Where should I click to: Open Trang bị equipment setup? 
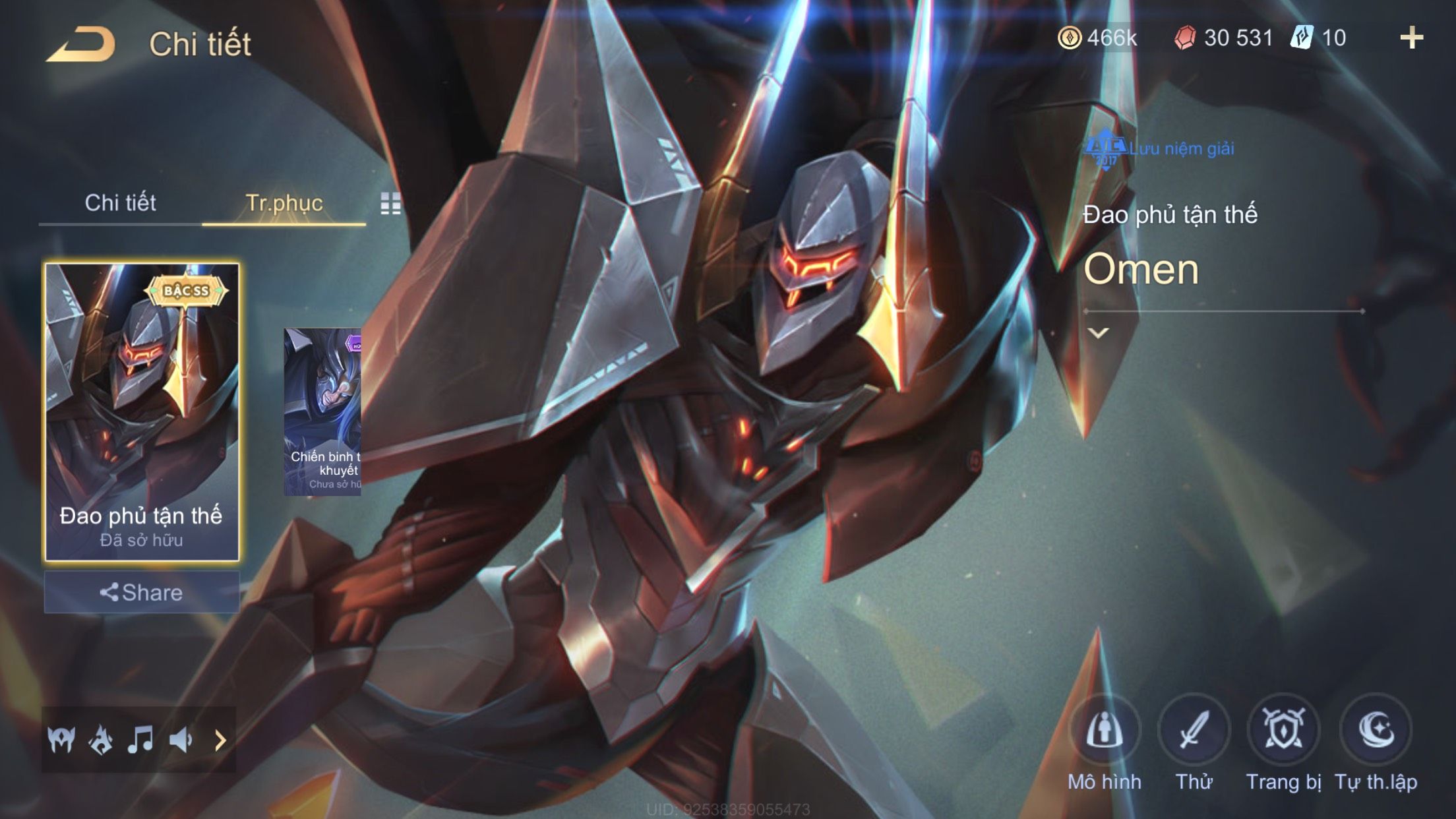point(1283,731)
